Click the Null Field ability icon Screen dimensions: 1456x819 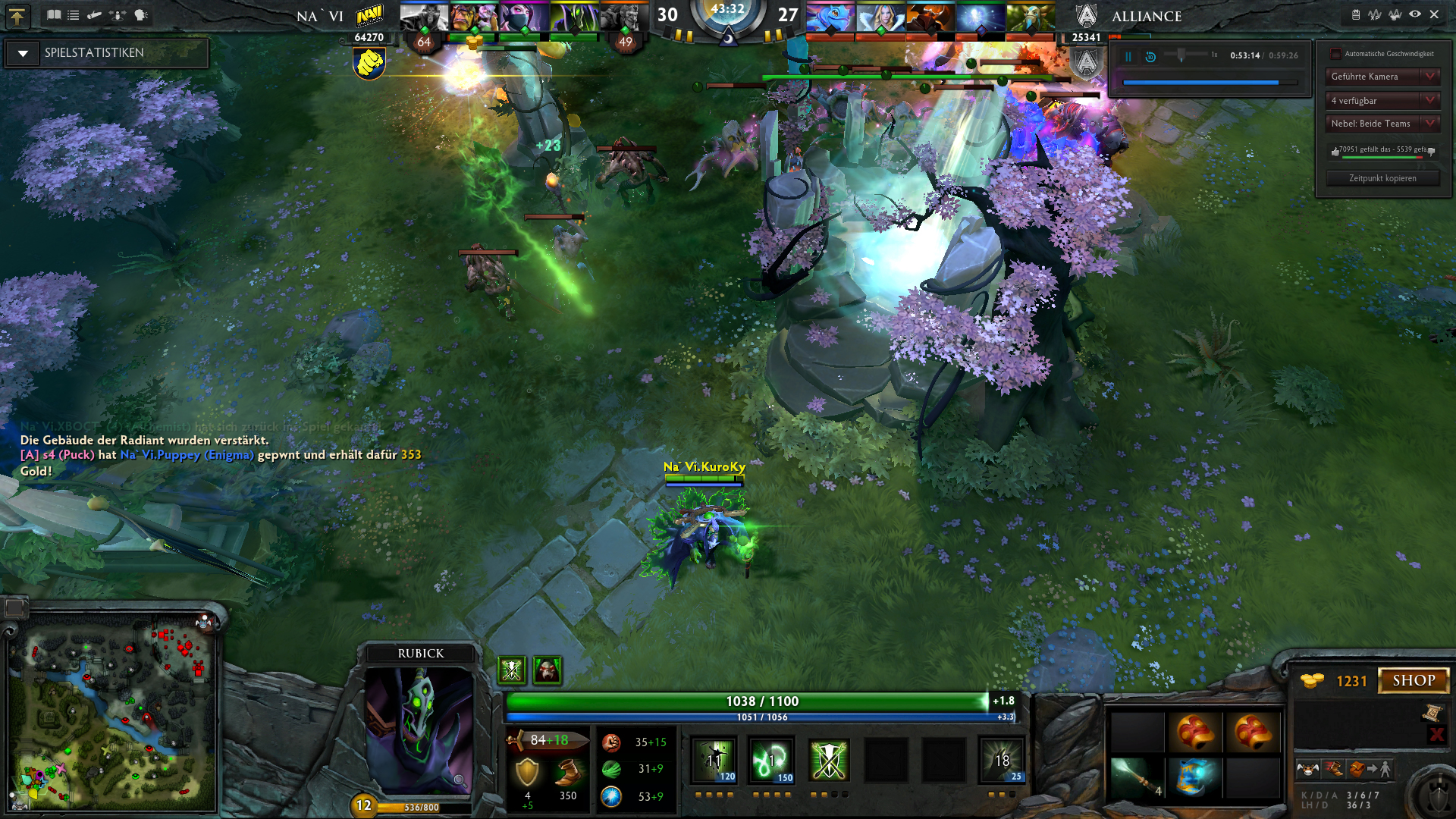(x=829, y=760)
